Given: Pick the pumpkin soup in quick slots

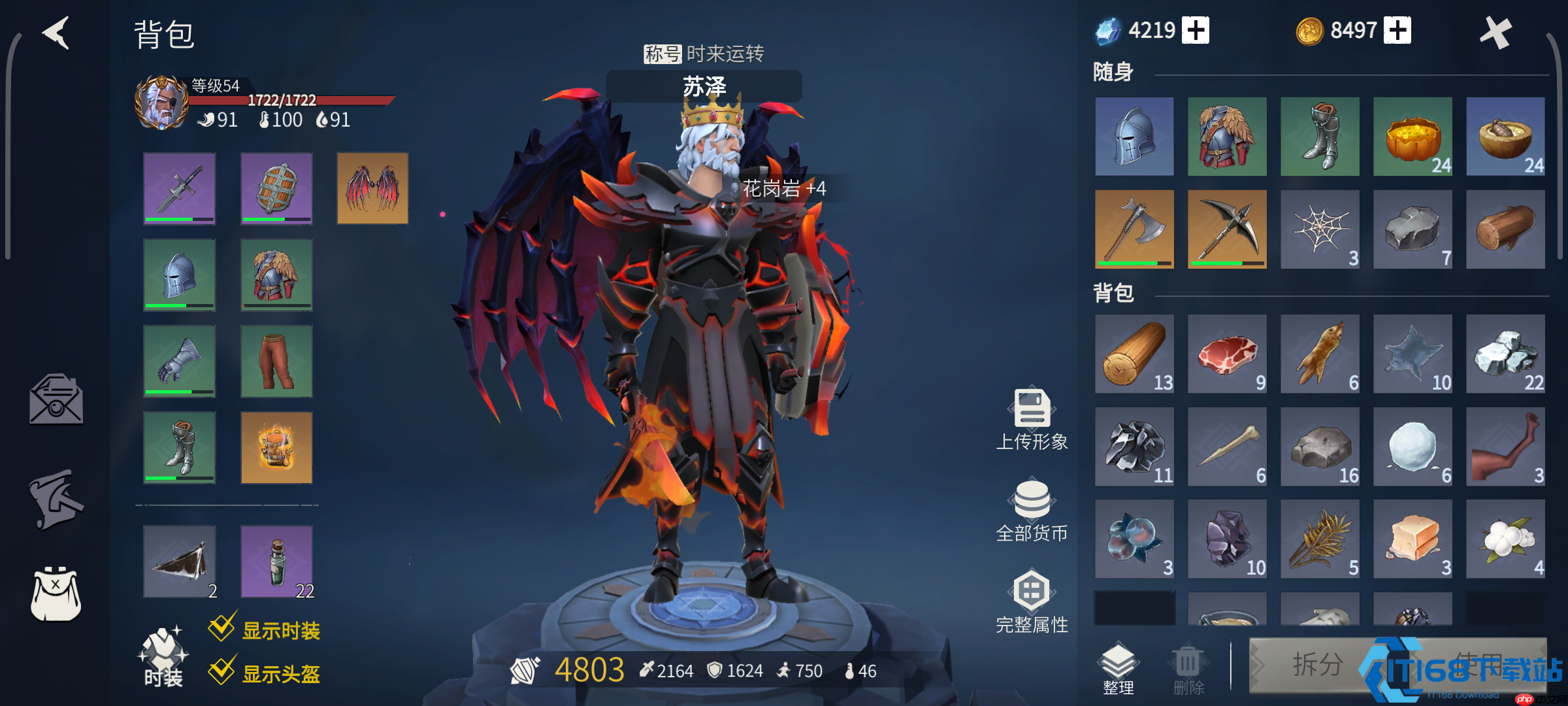Looking at the screenshot, I should point(1413,137).
